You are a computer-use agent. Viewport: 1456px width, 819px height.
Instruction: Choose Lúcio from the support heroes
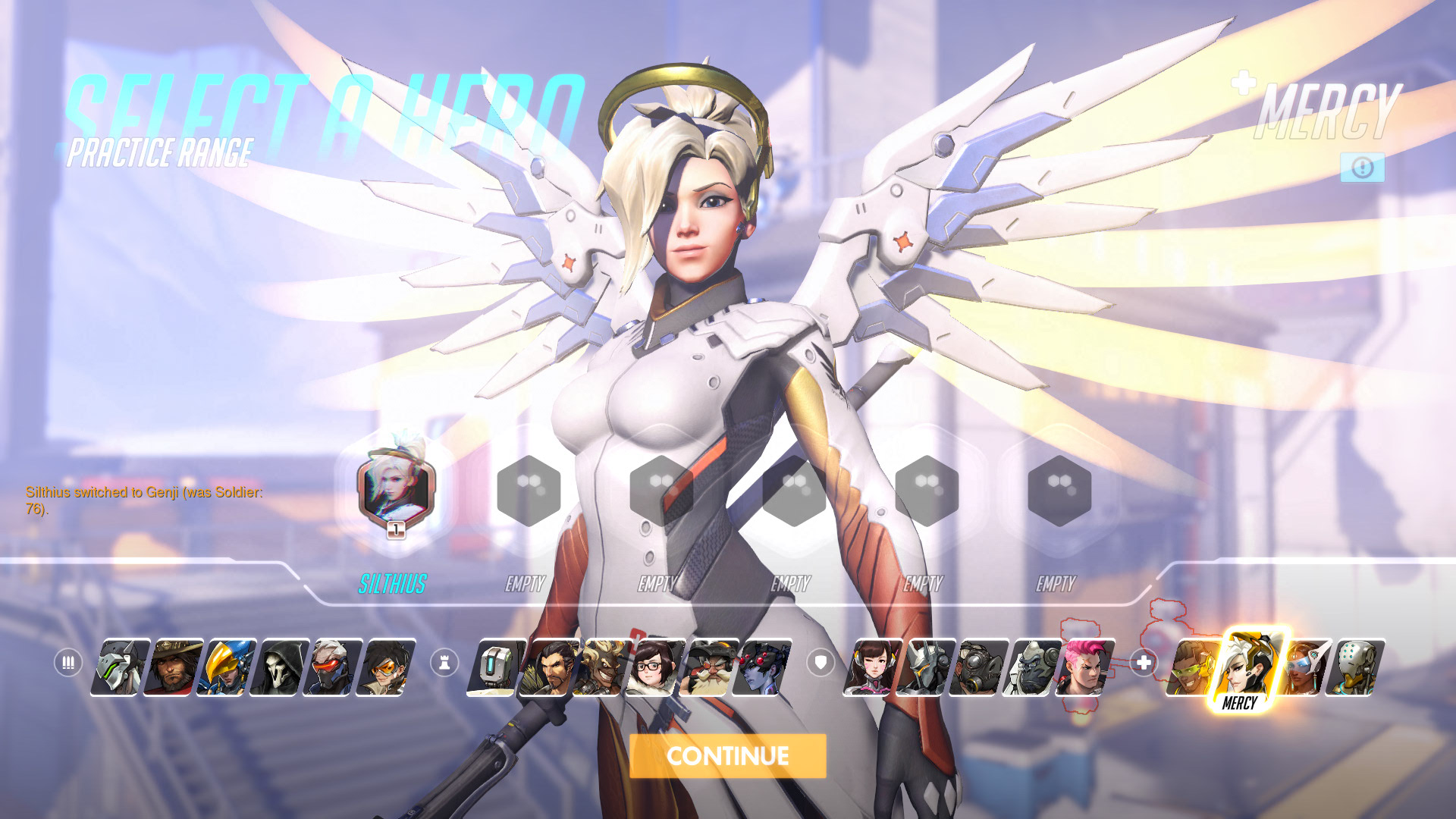(x=1192, y=667)
